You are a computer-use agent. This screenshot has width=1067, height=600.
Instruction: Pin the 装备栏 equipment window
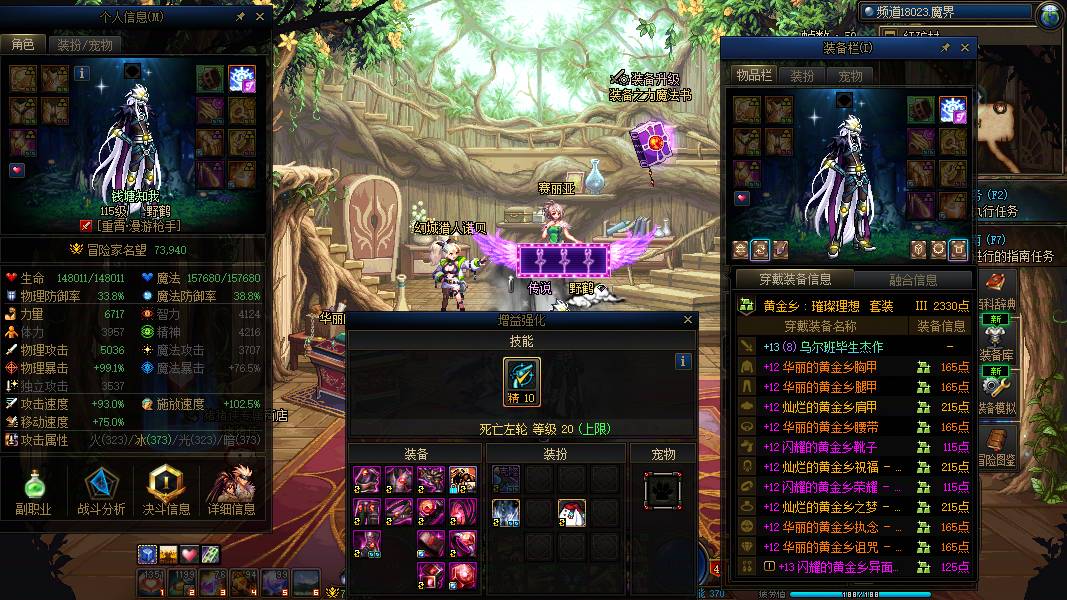pos(945,48)
